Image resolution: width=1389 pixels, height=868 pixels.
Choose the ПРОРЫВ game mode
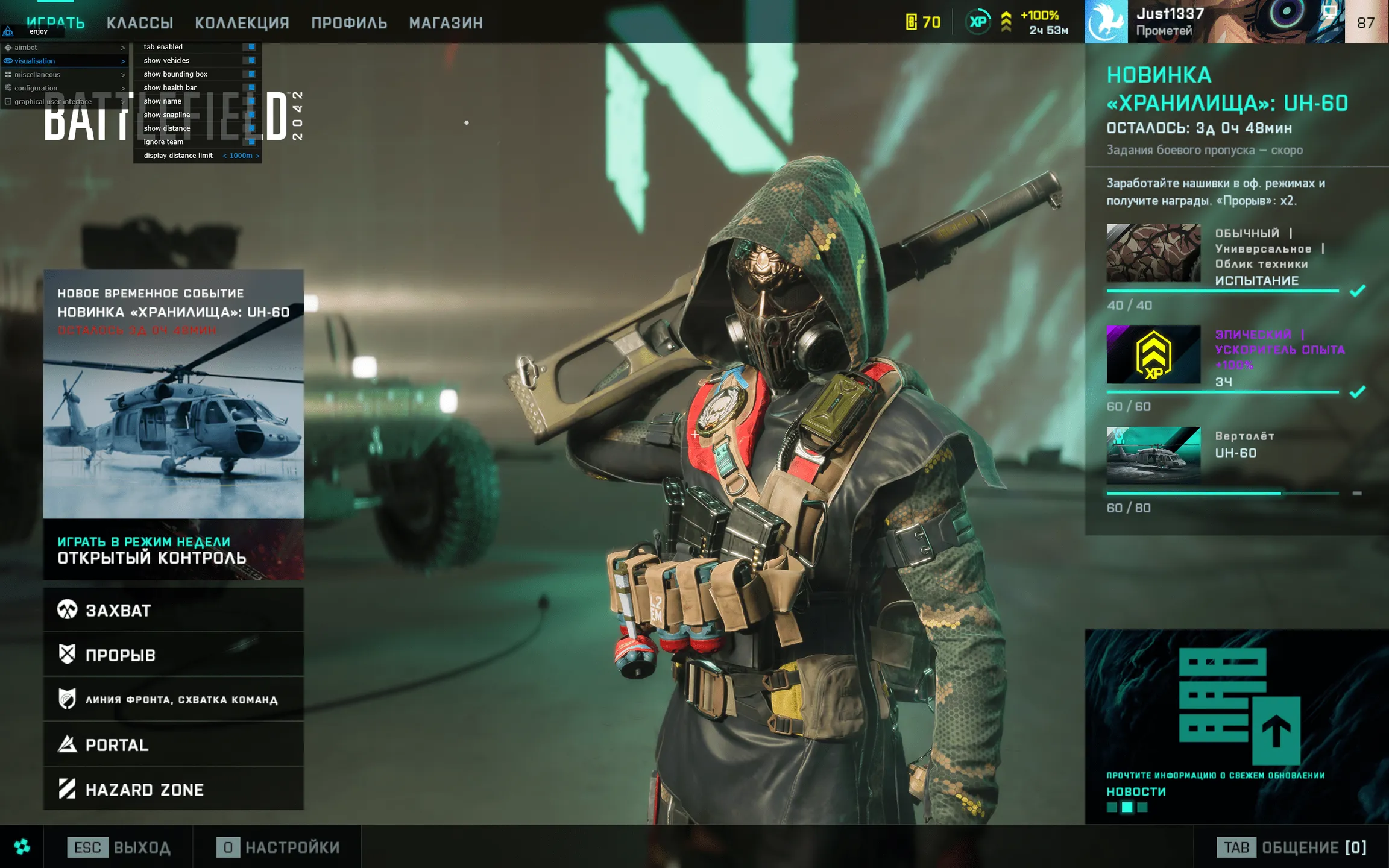[174, 655]
